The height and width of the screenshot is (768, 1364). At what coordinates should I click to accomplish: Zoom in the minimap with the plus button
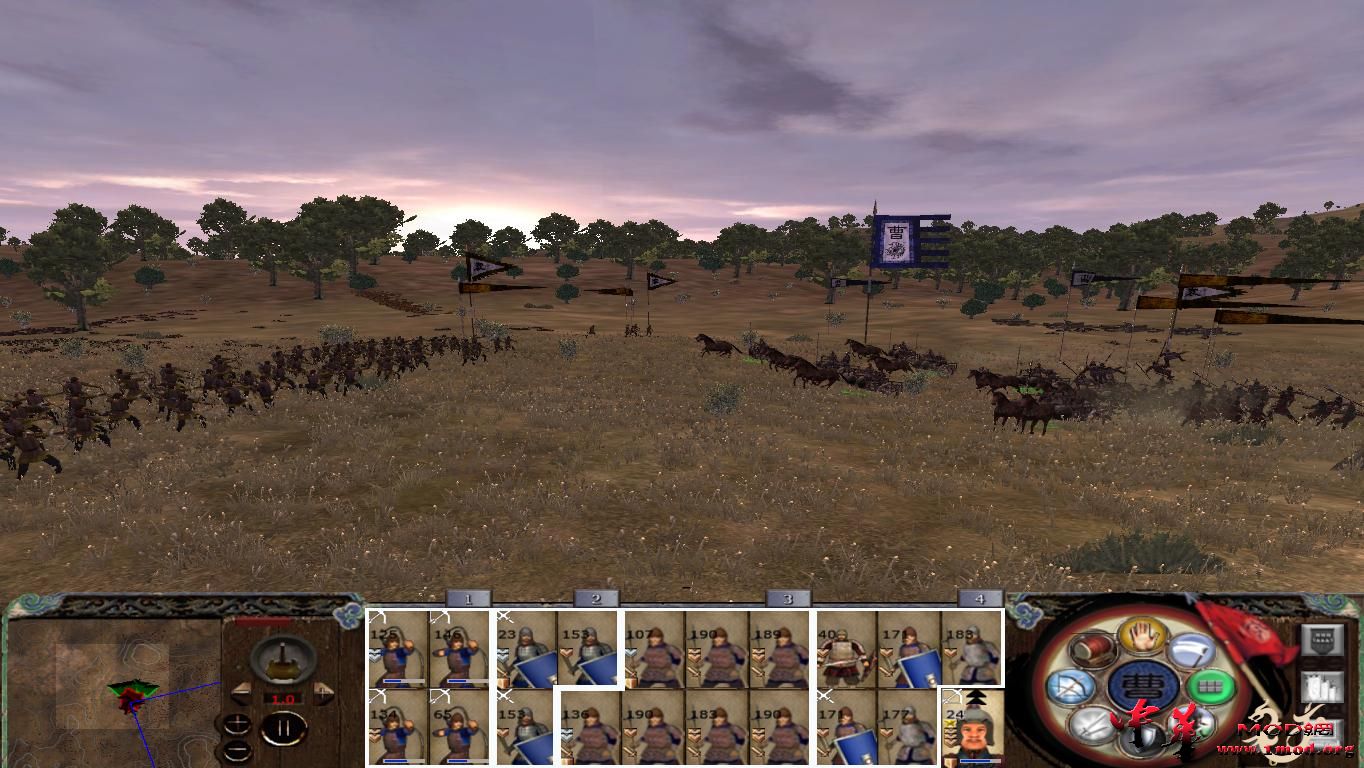(x=237, y=723)
